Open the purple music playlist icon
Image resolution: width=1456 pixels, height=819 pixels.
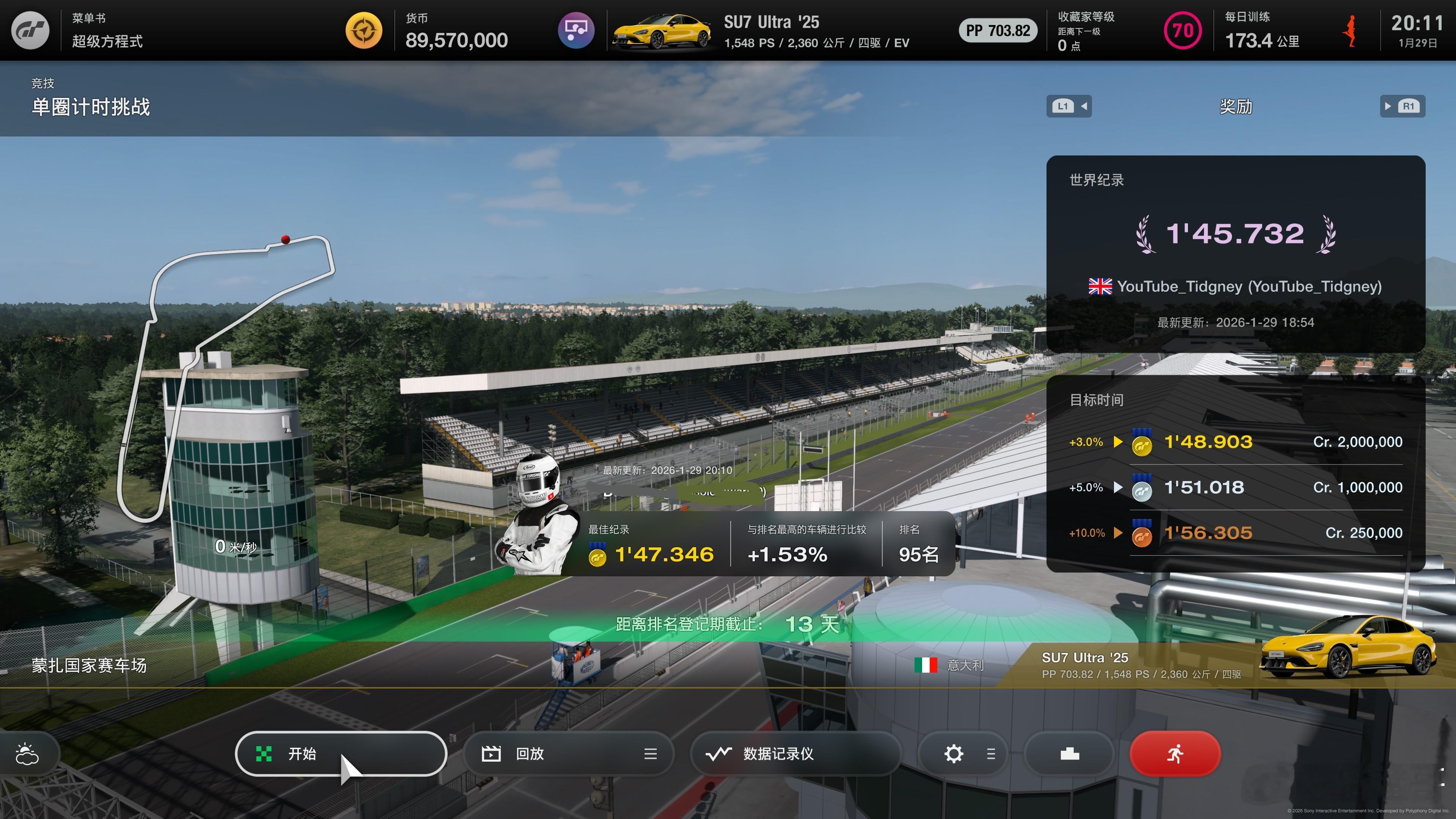click(x=576, y=30)
